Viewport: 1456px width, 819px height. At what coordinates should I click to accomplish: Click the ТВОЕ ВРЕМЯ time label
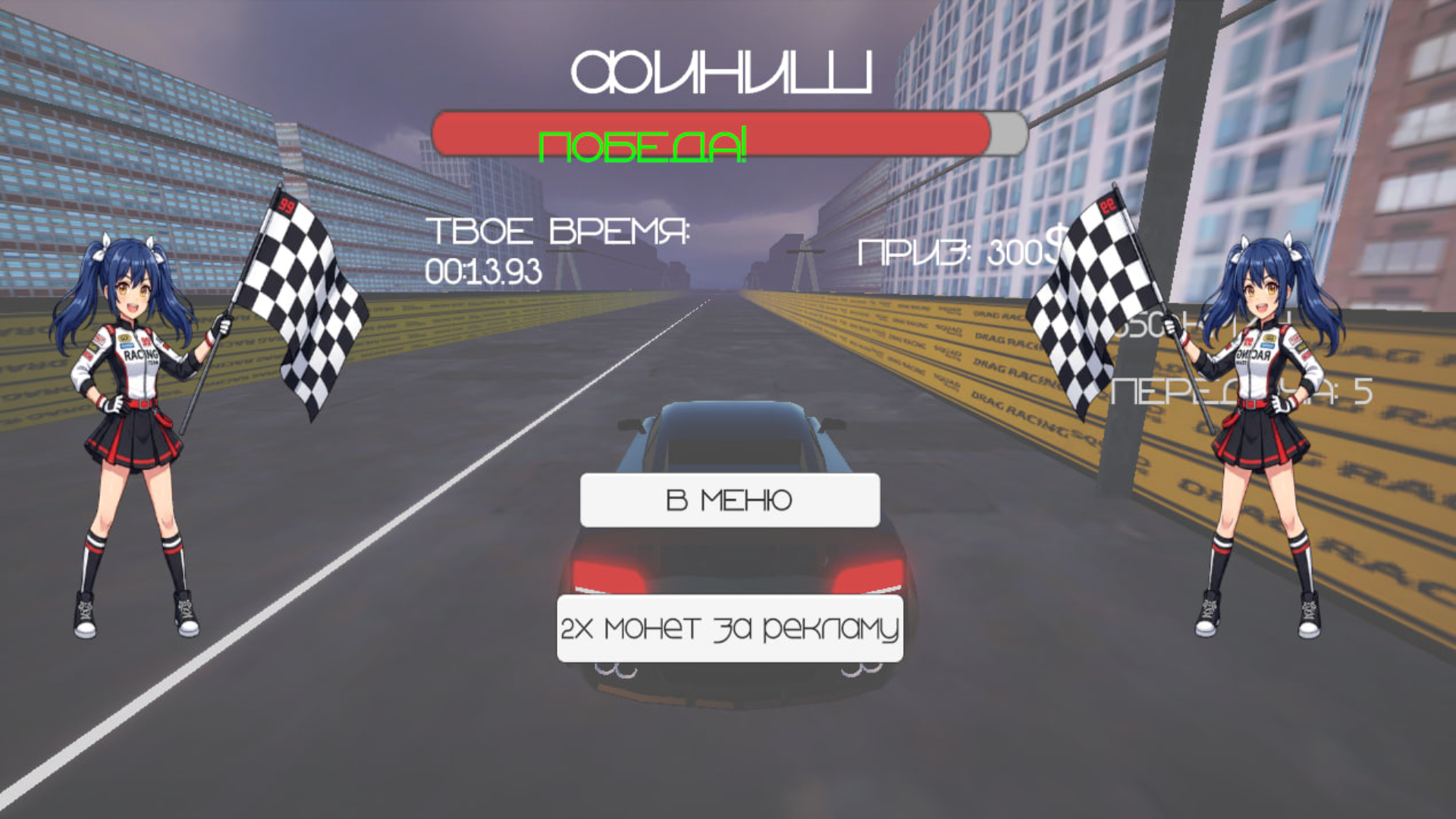click(559, 233)
